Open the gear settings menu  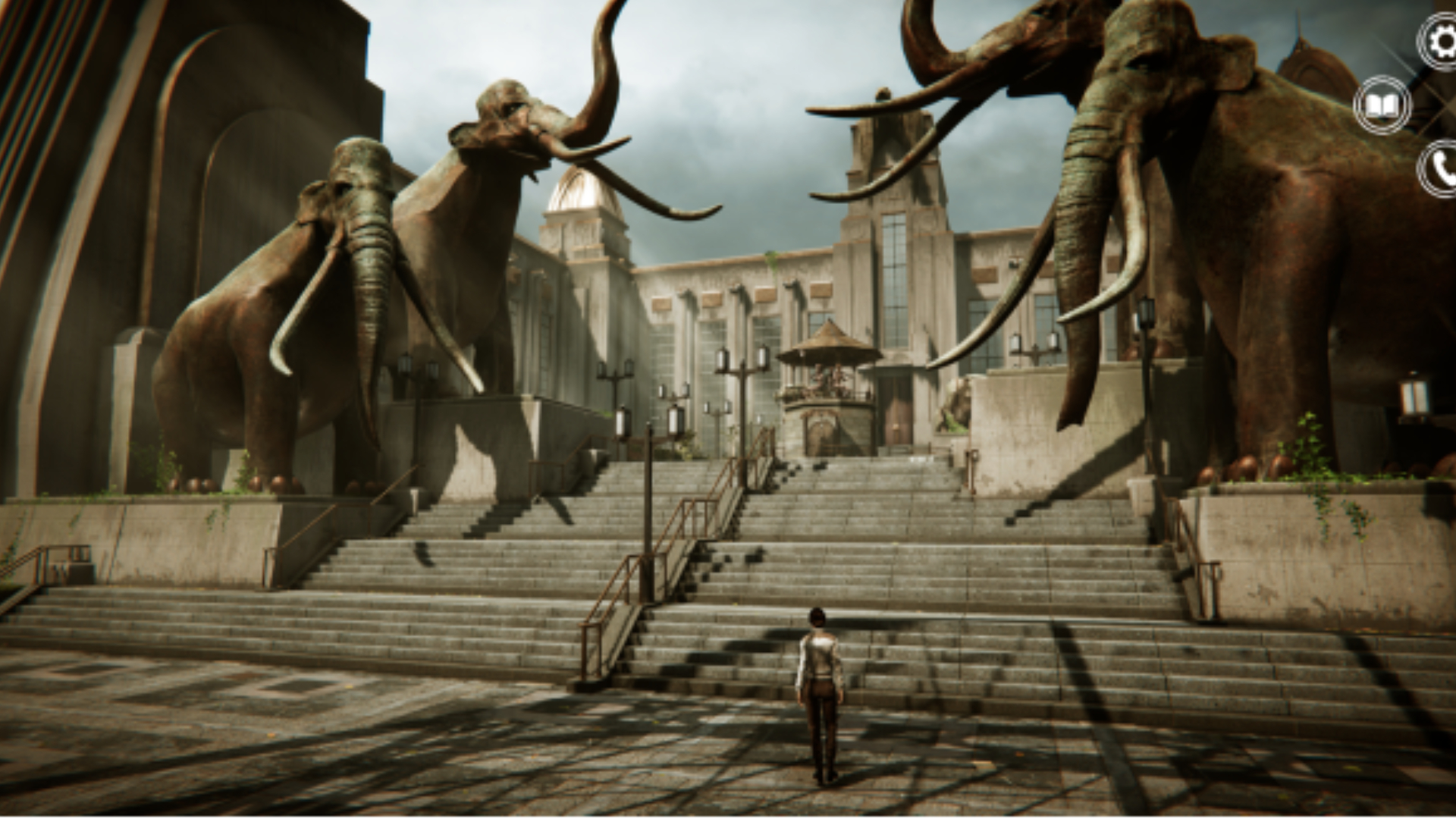(x=1440, y=42)
